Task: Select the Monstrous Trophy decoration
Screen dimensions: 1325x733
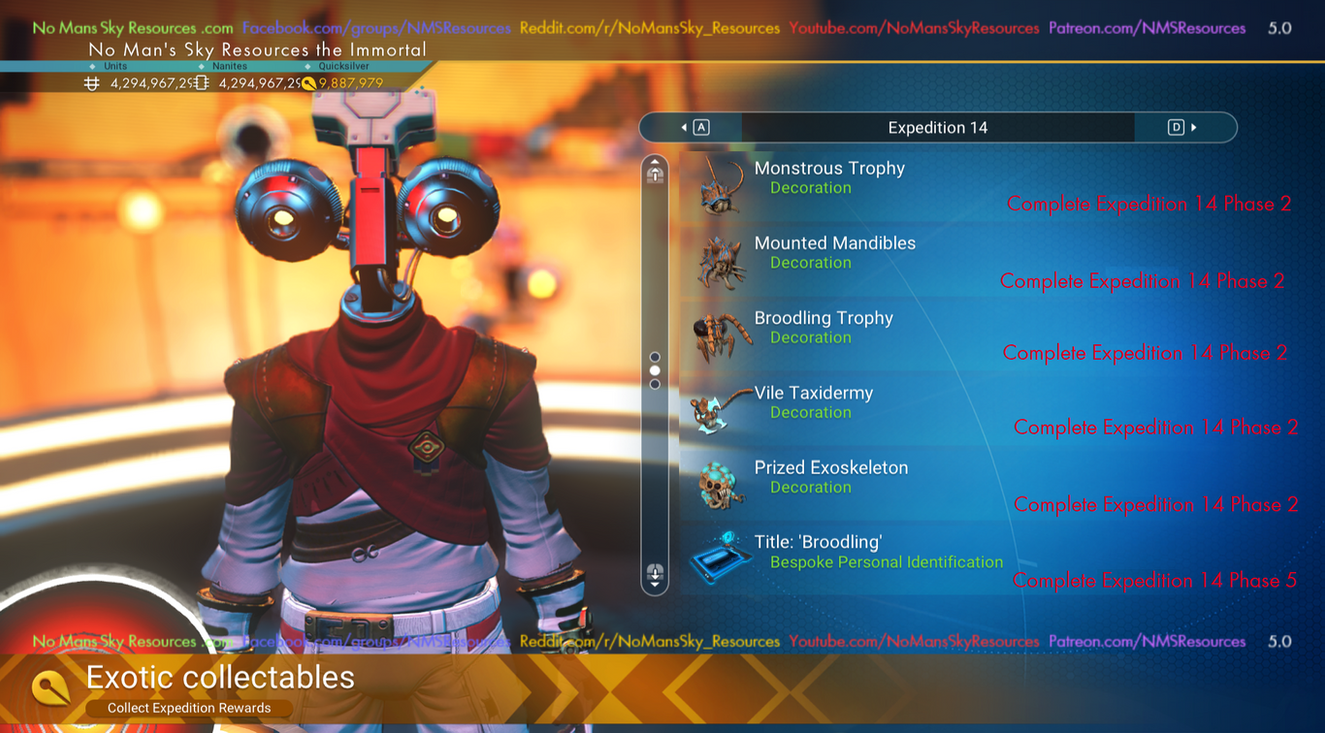Action: click(x=830, y=178)
